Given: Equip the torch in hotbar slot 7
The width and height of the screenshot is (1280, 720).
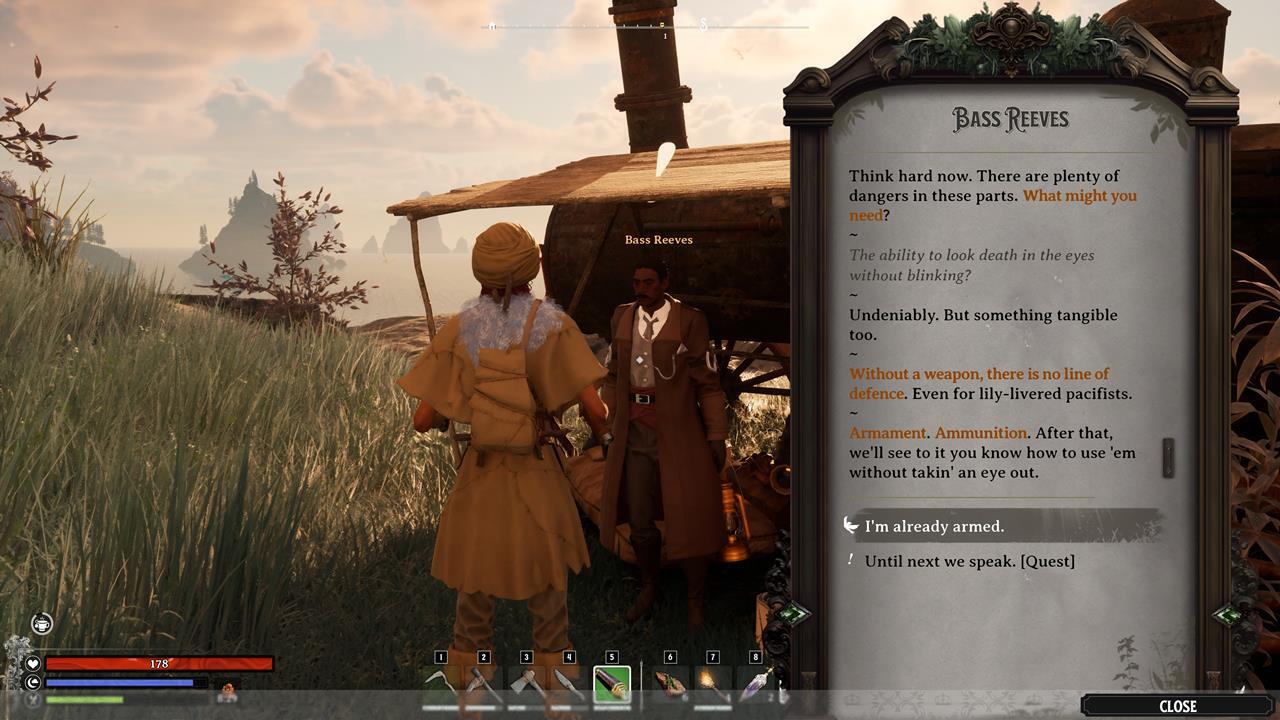Looking at the screenshot, I should point(713,685).
